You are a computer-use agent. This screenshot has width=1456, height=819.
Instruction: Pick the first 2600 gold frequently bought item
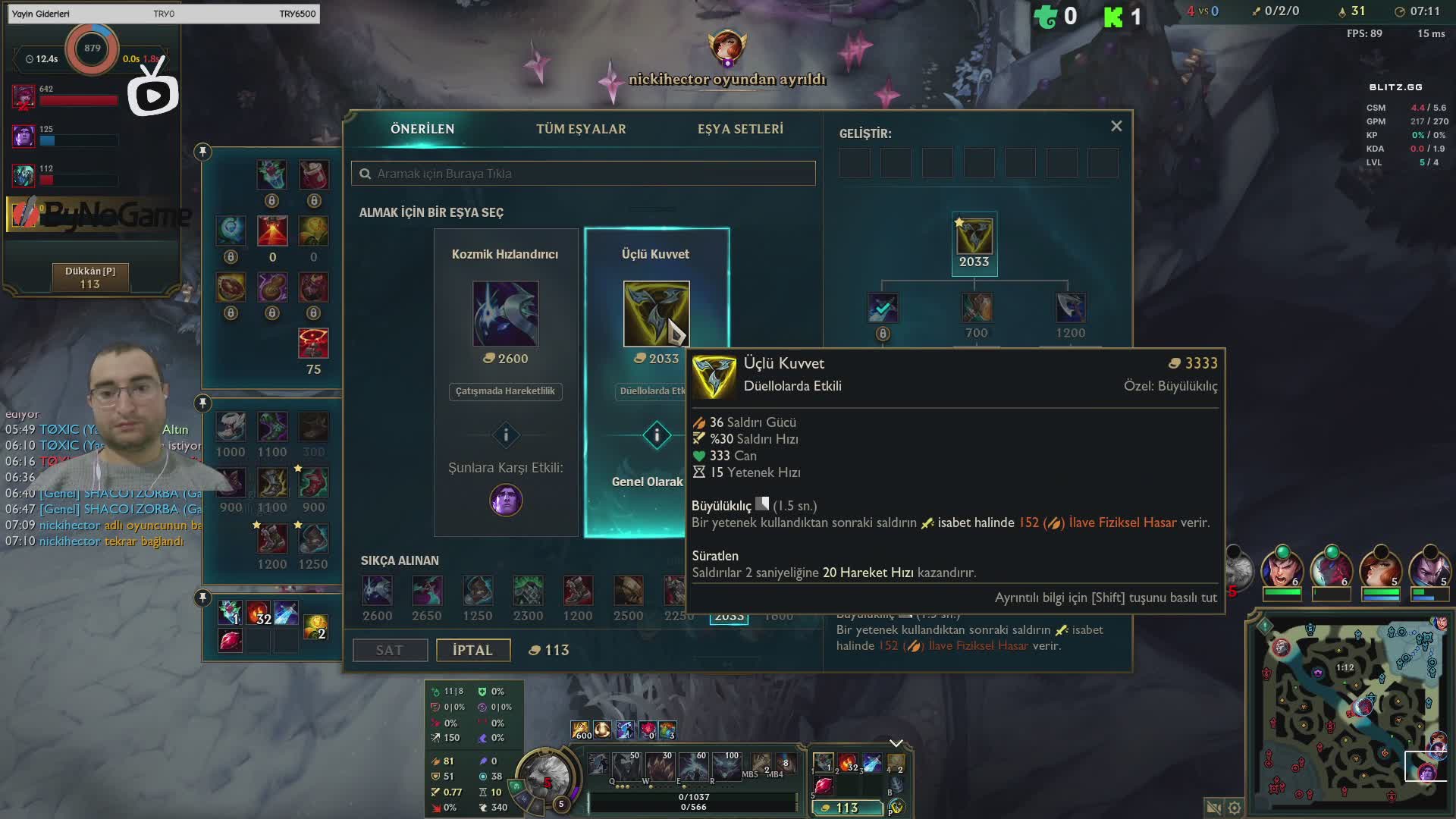coord(377,591)
